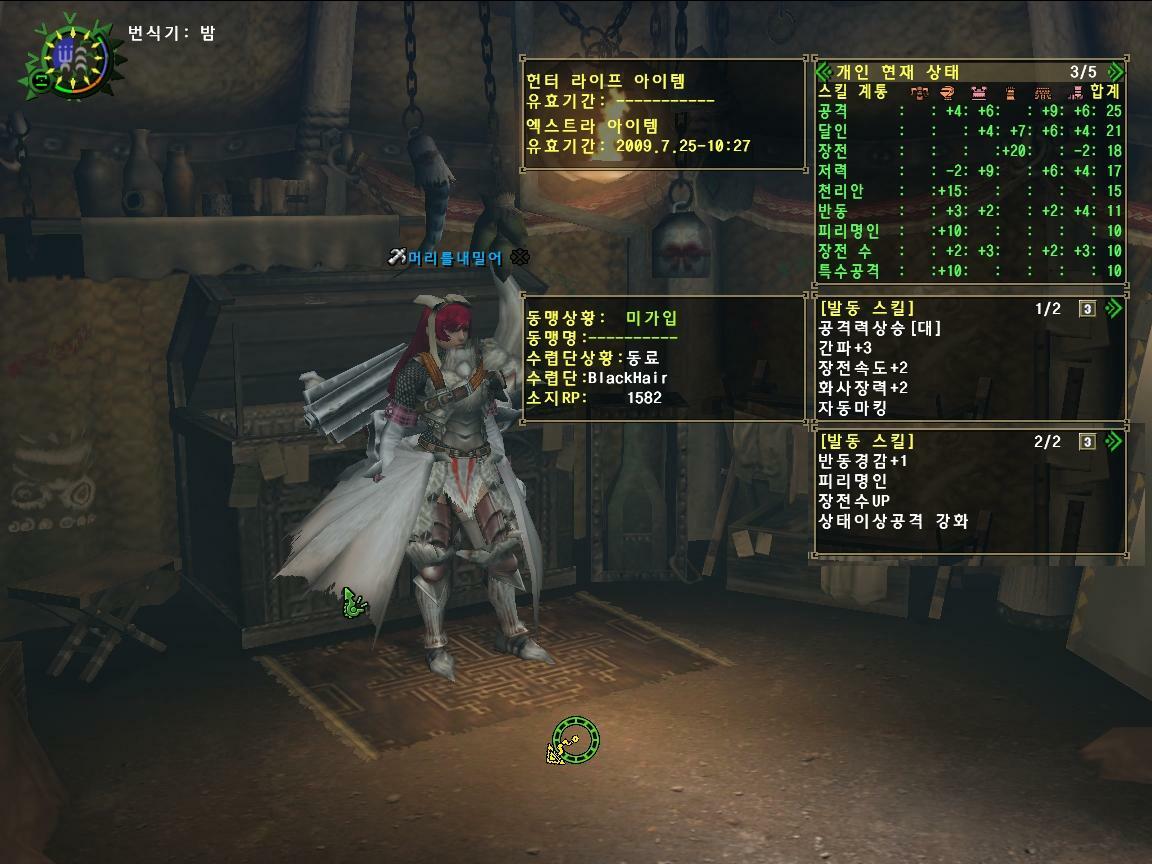
Task: Go to previous personal status page
Action: coord(824,72)
